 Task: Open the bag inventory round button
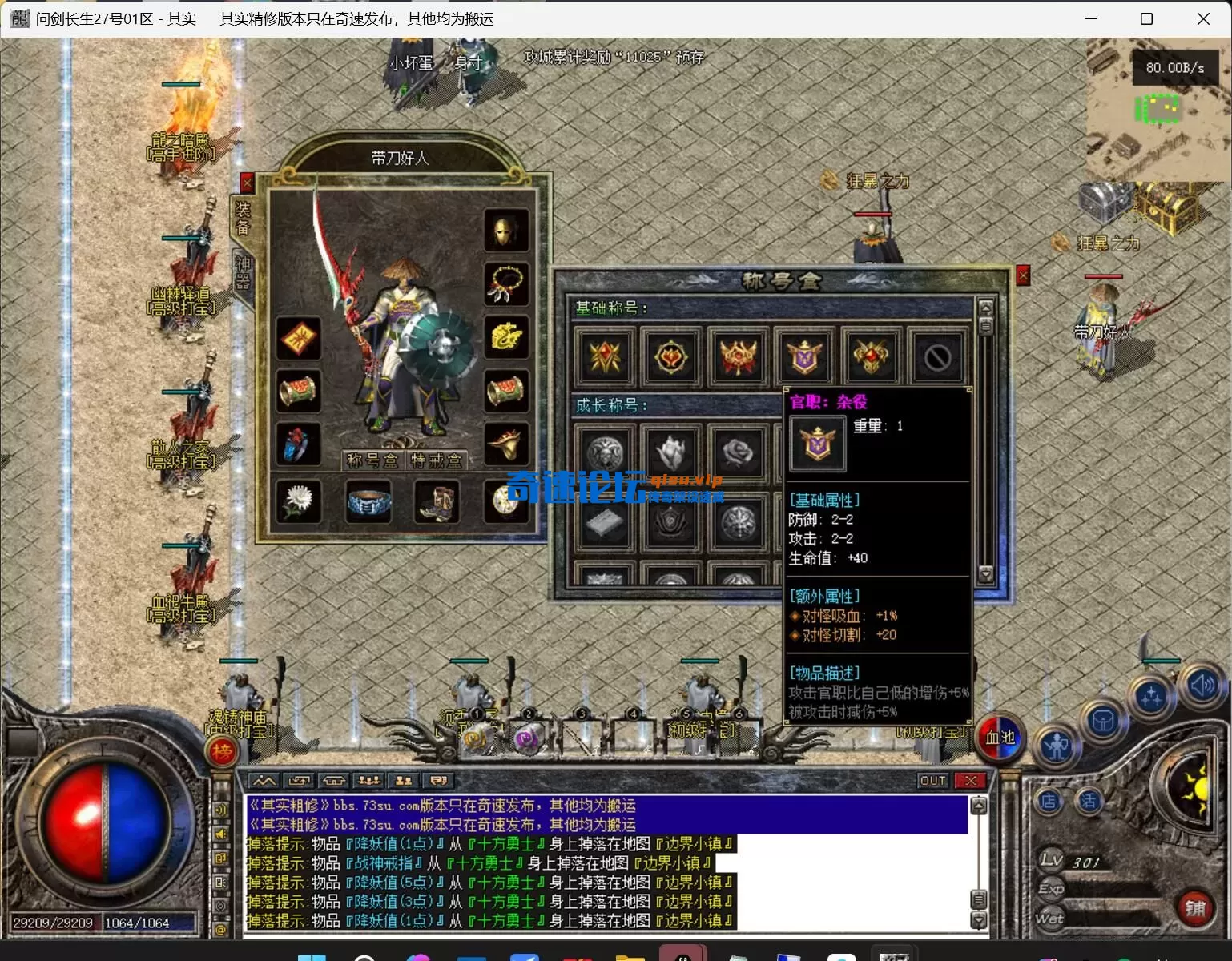(1103, 722)
